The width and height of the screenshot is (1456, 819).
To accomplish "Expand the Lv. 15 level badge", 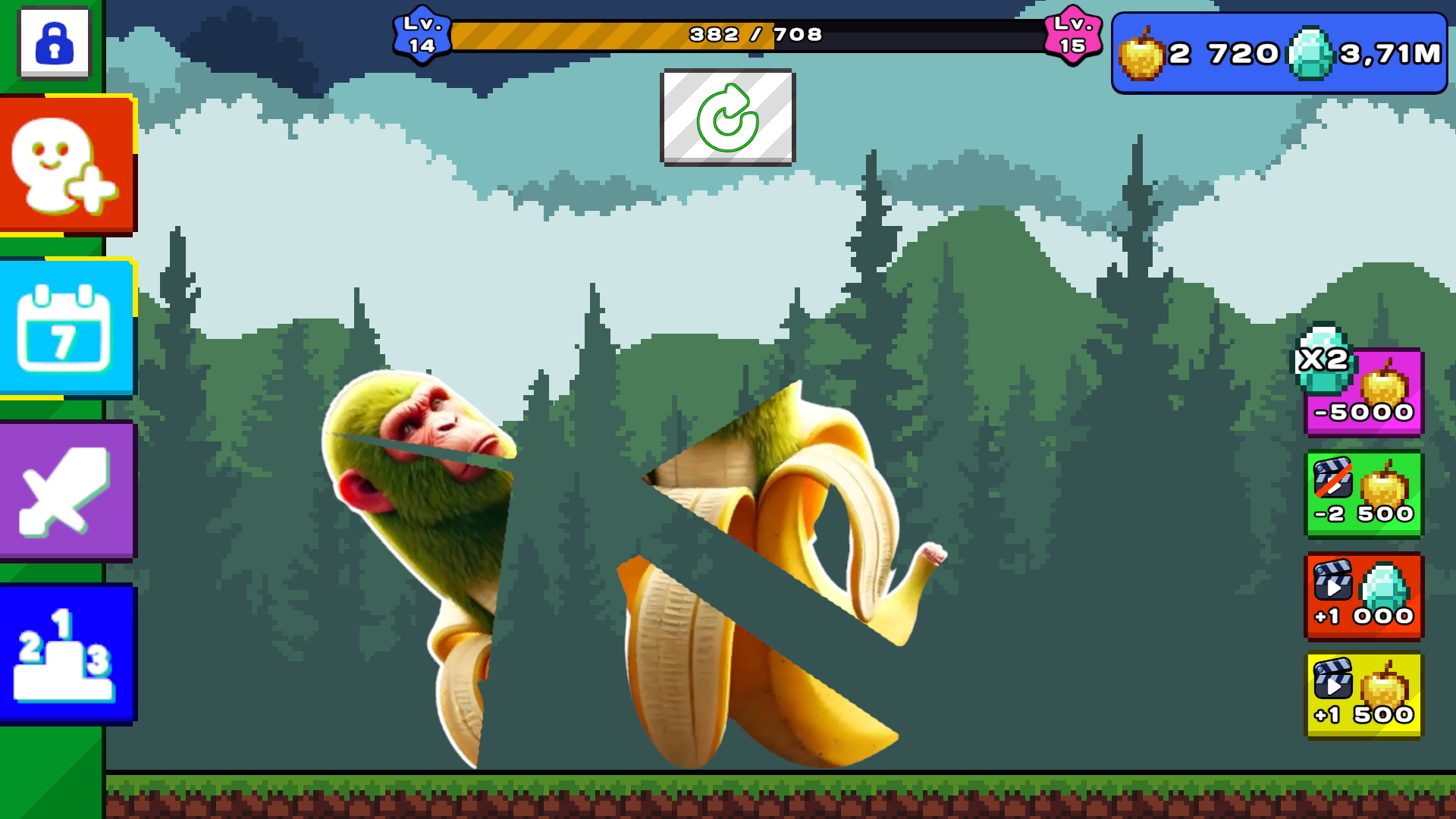I will coord(1074,34).
